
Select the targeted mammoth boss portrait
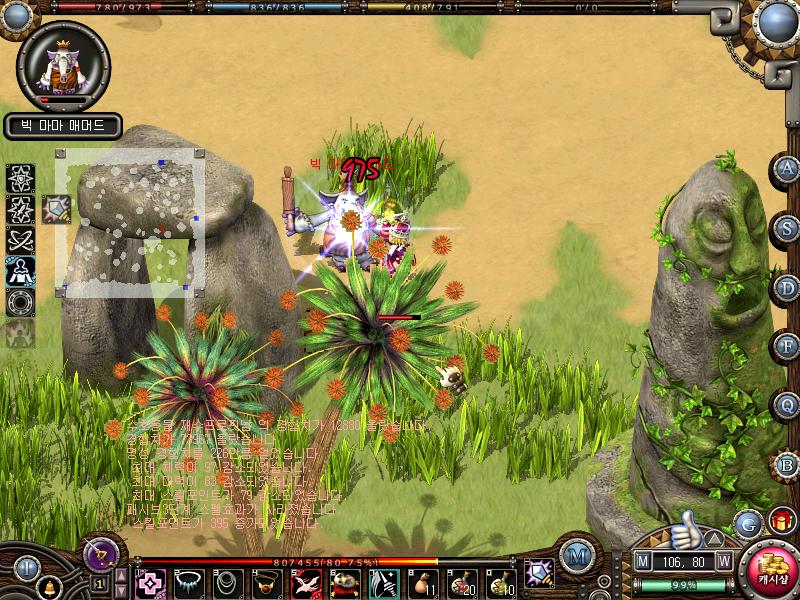coord(62,65)
